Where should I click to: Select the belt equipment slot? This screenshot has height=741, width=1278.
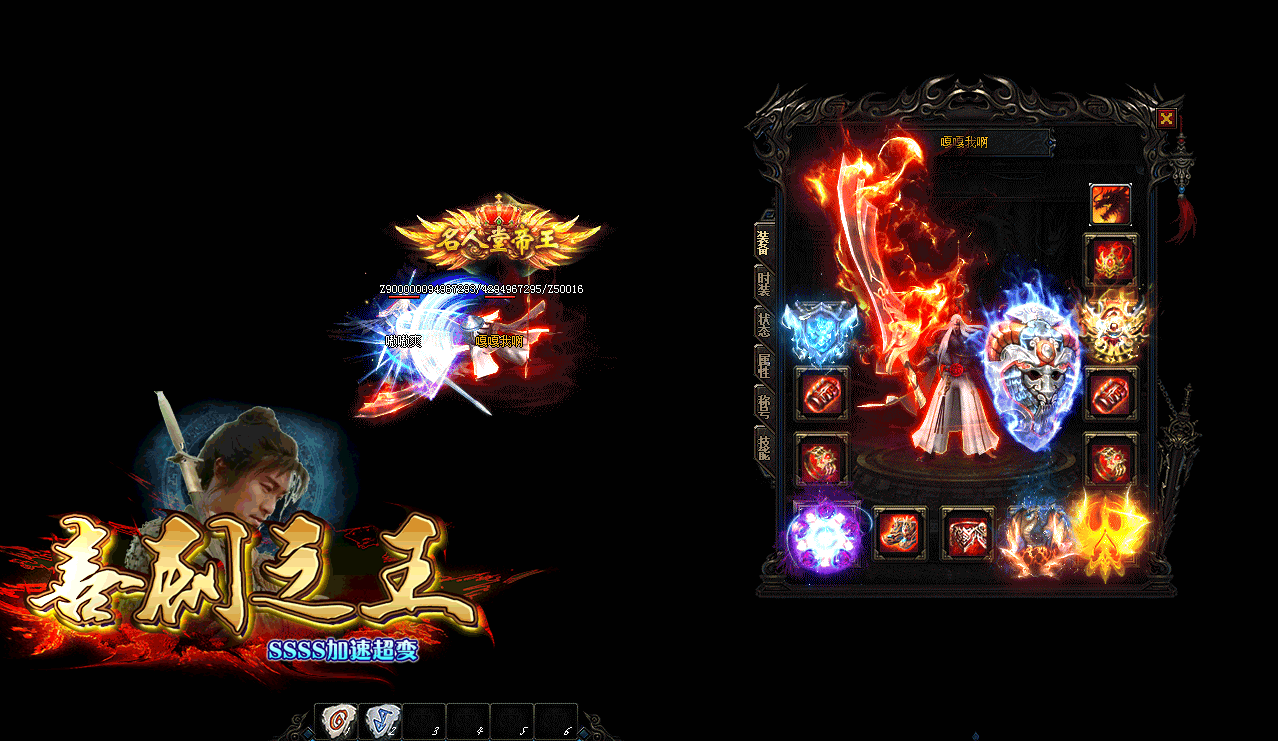click(967, 534)
